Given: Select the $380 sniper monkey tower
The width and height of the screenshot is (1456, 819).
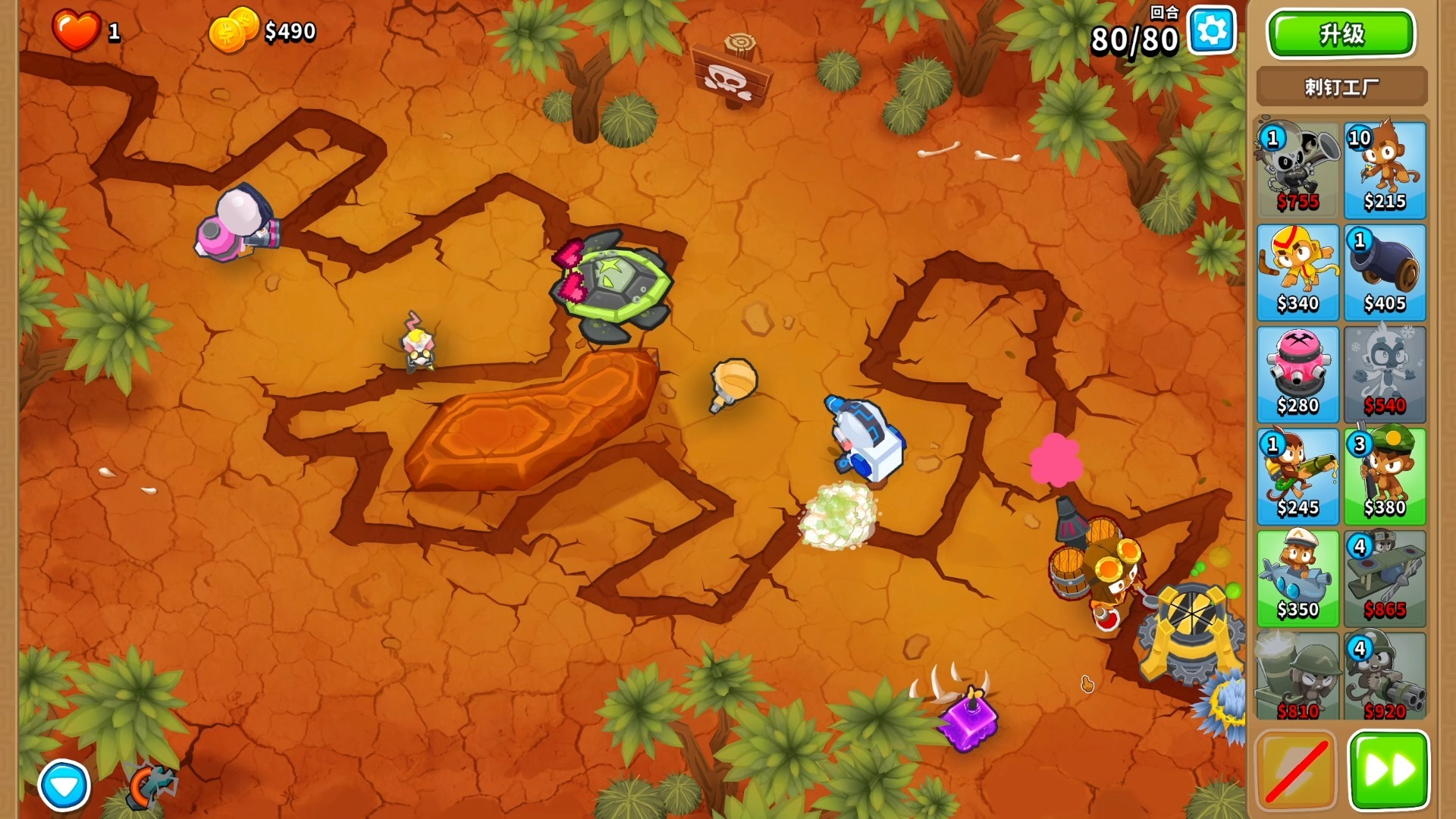Looking at the screenshot, I should click(1385, 476).
